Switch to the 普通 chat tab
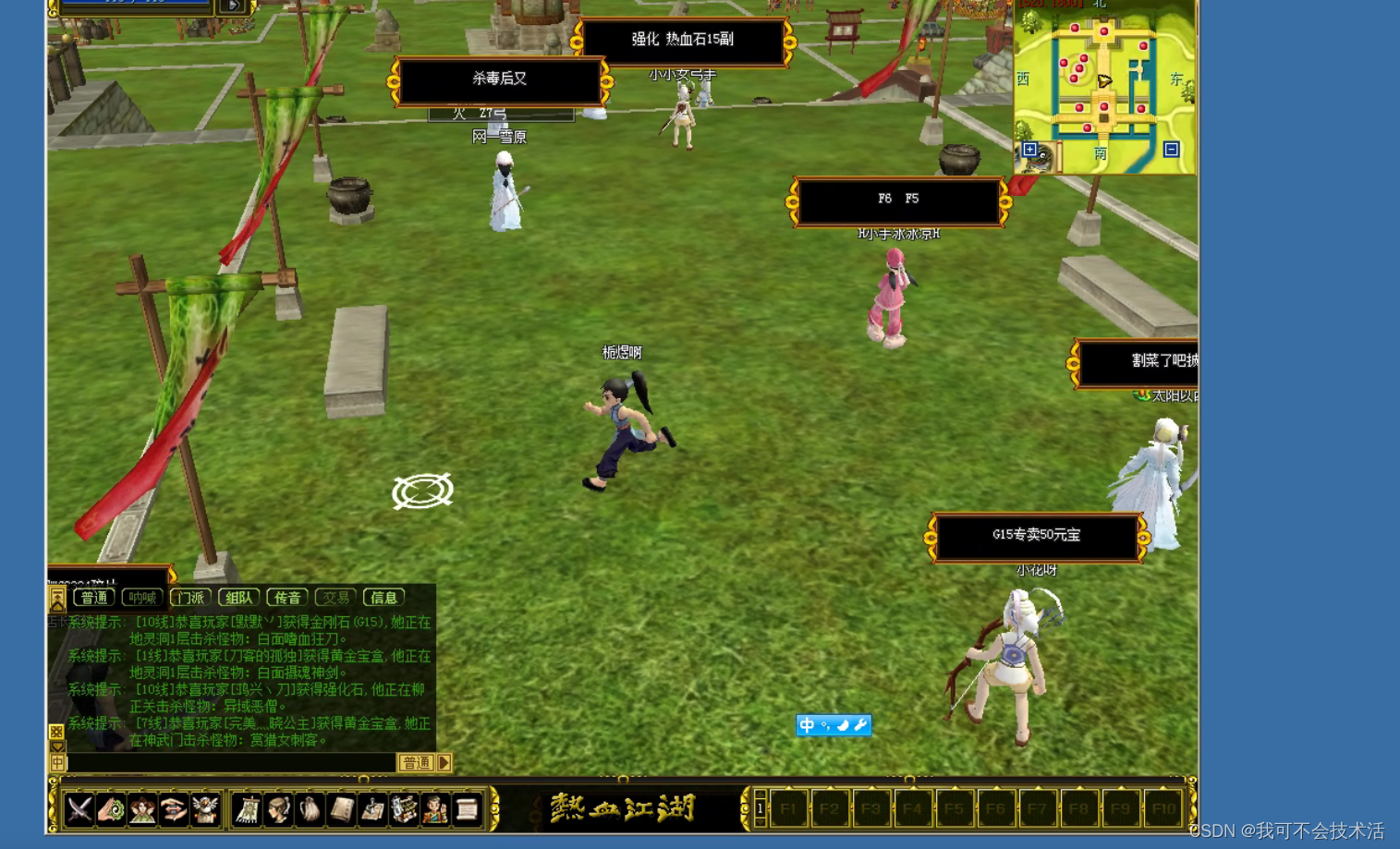Screen dimensions: 1400x849 click(x=94, y=598)
